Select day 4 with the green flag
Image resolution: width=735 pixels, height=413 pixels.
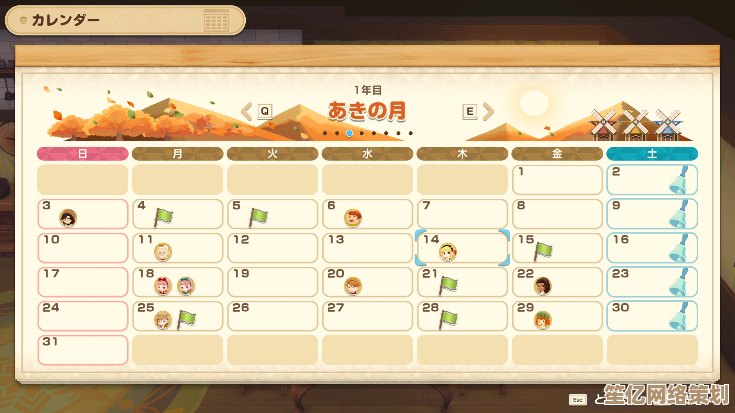(177, 214)
